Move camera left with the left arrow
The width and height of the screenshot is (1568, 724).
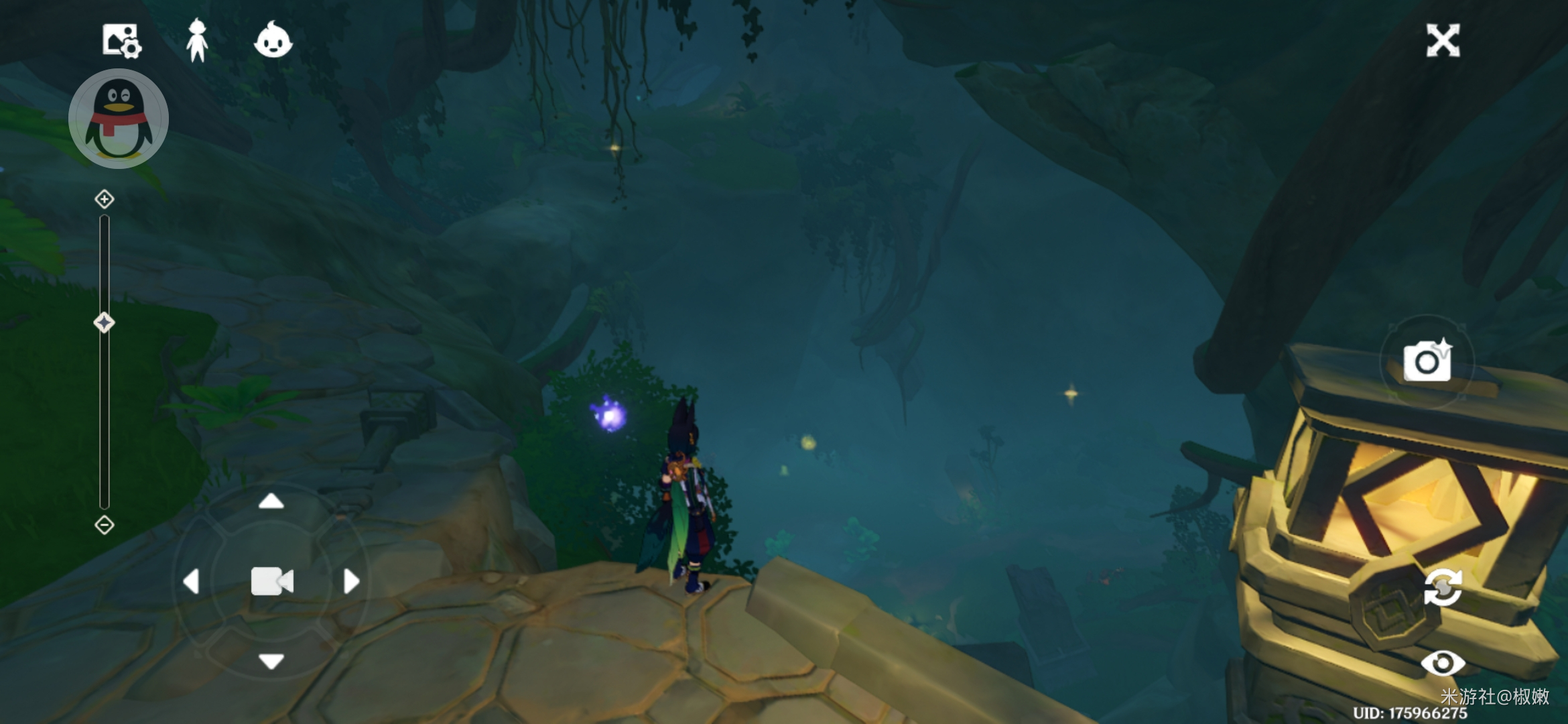pyautogui.click(x=192, y=581)
